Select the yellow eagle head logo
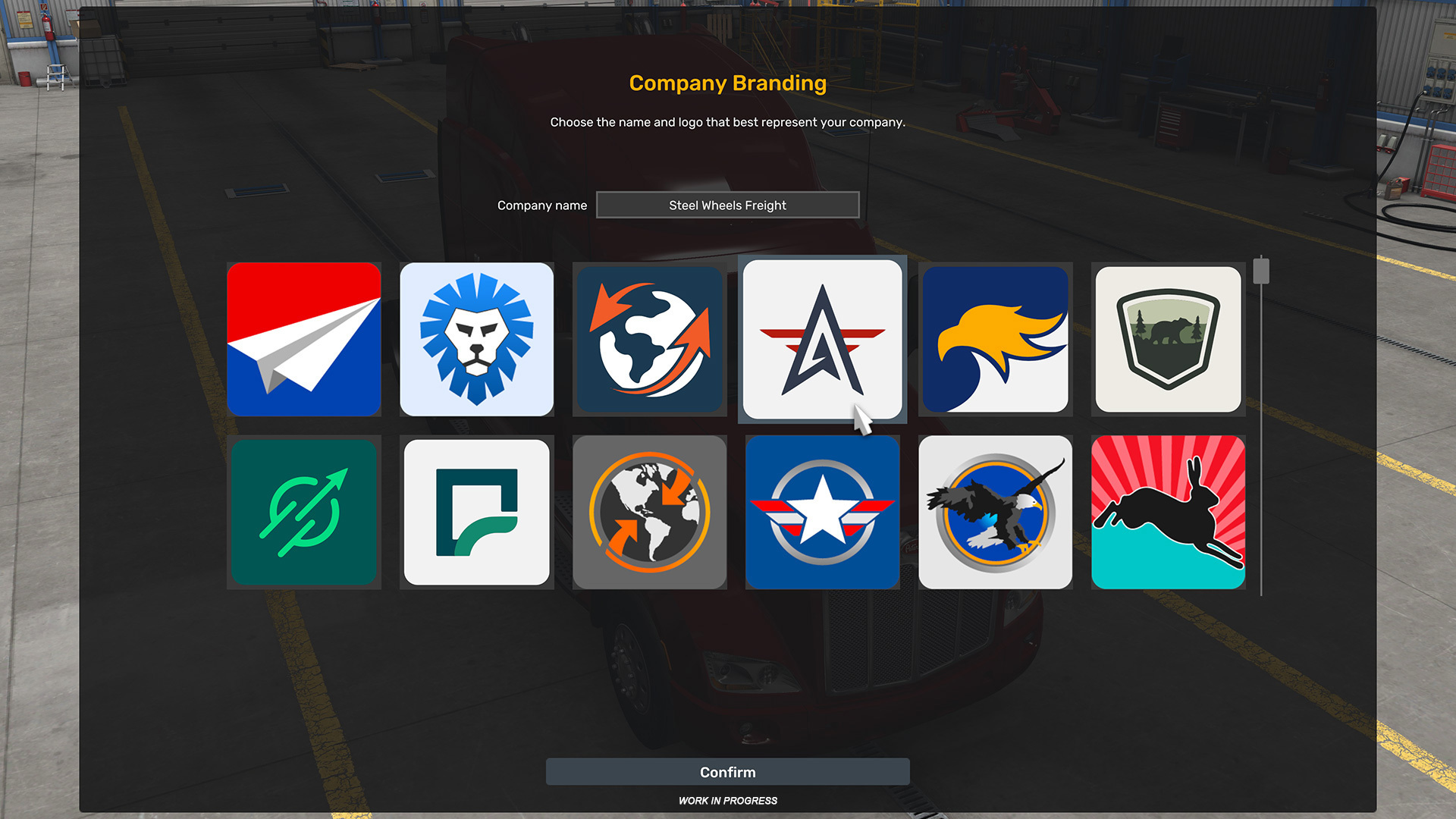 point(995,339)
